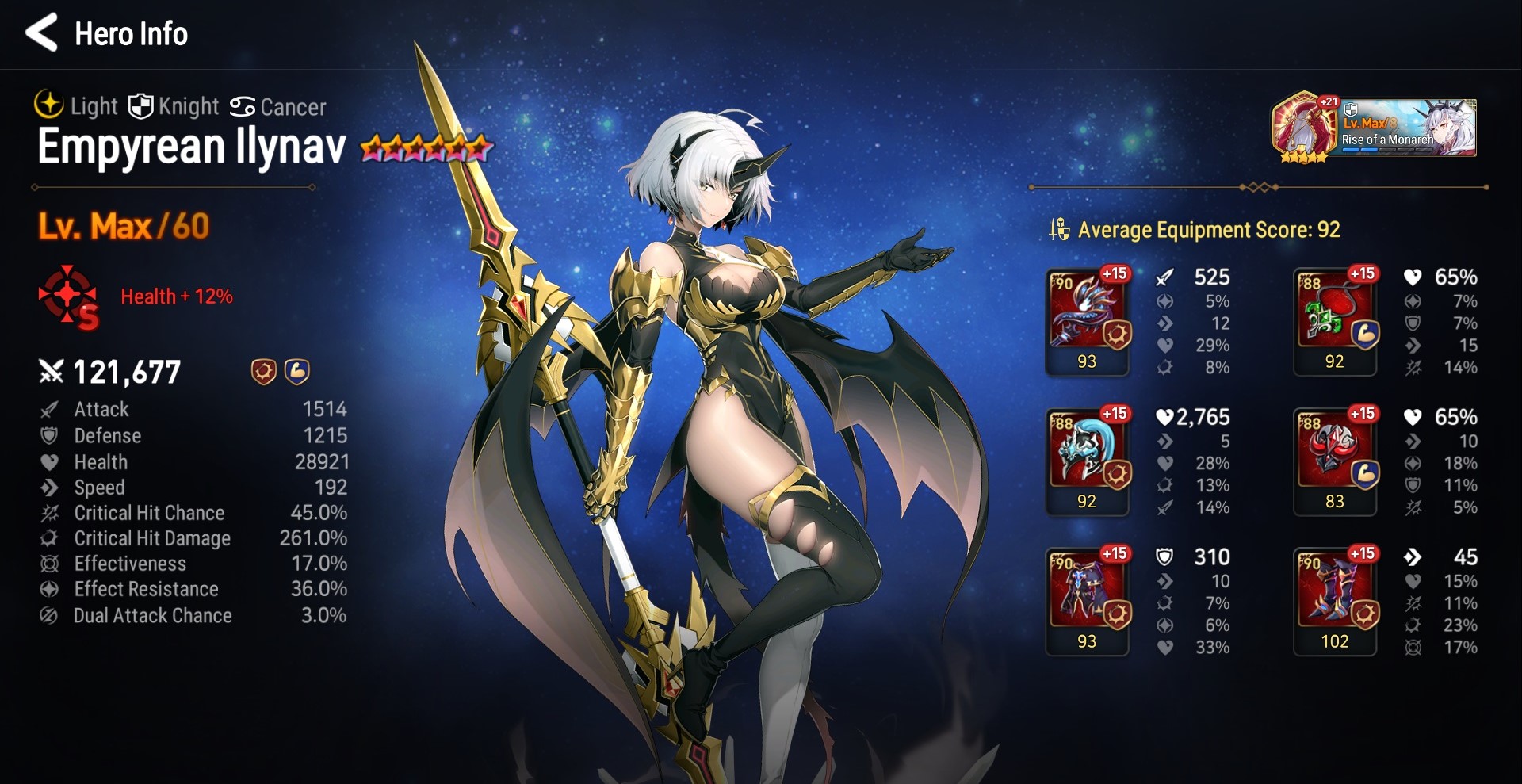Click the blue set icon beside combat power
Image resolution: width=1522 pixels, height=784 pixels.
pyautogui.click(x=297, y=371)
